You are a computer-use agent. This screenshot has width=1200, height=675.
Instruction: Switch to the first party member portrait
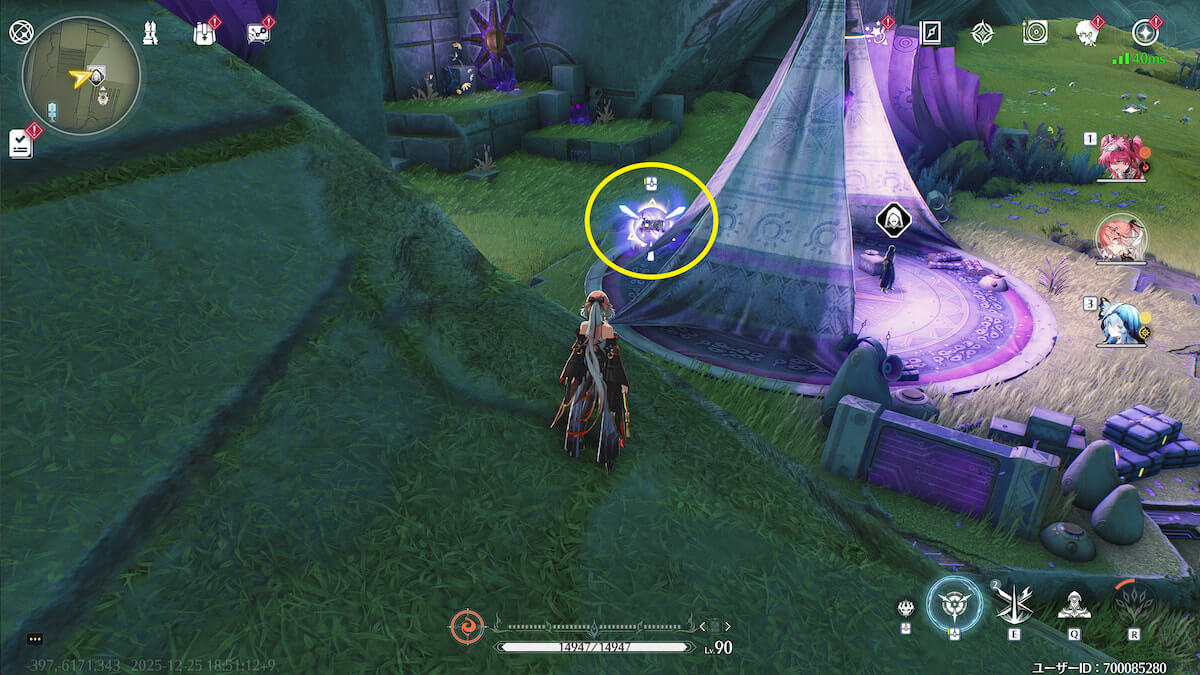1120,157
